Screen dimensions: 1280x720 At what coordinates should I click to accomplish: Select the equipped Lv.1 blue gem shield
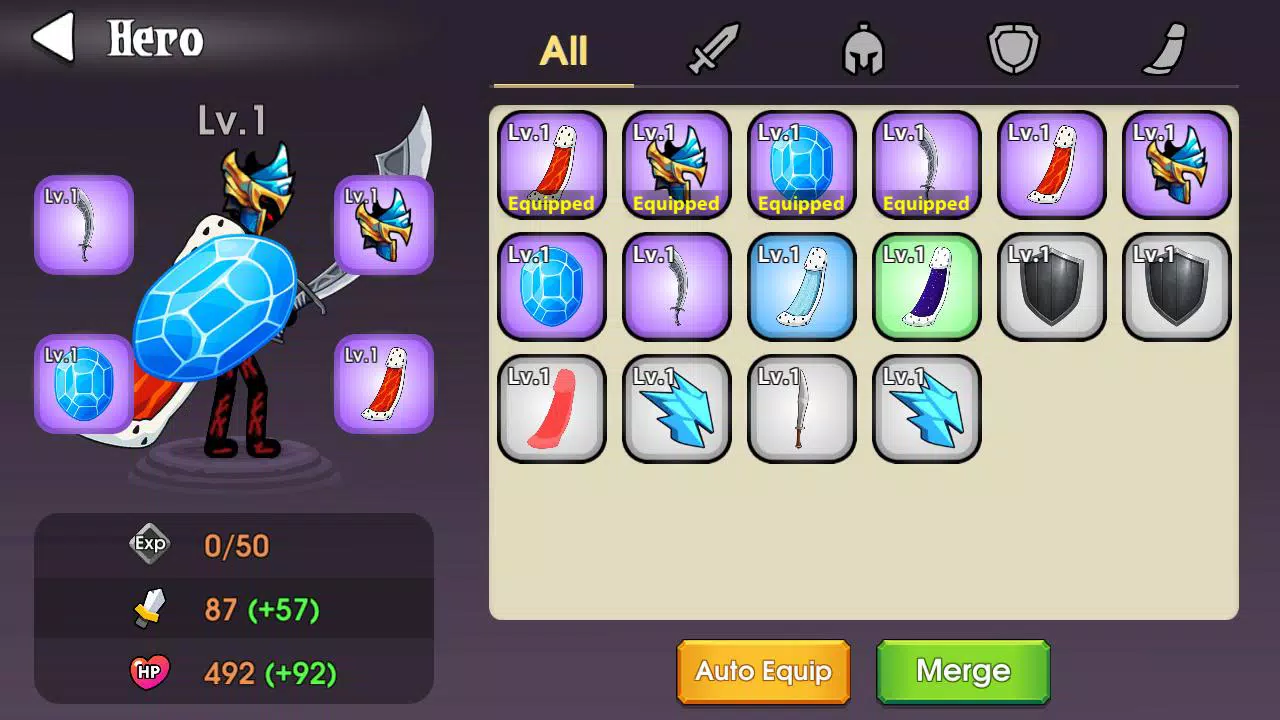pyautogui.click(x=801, y=163)
